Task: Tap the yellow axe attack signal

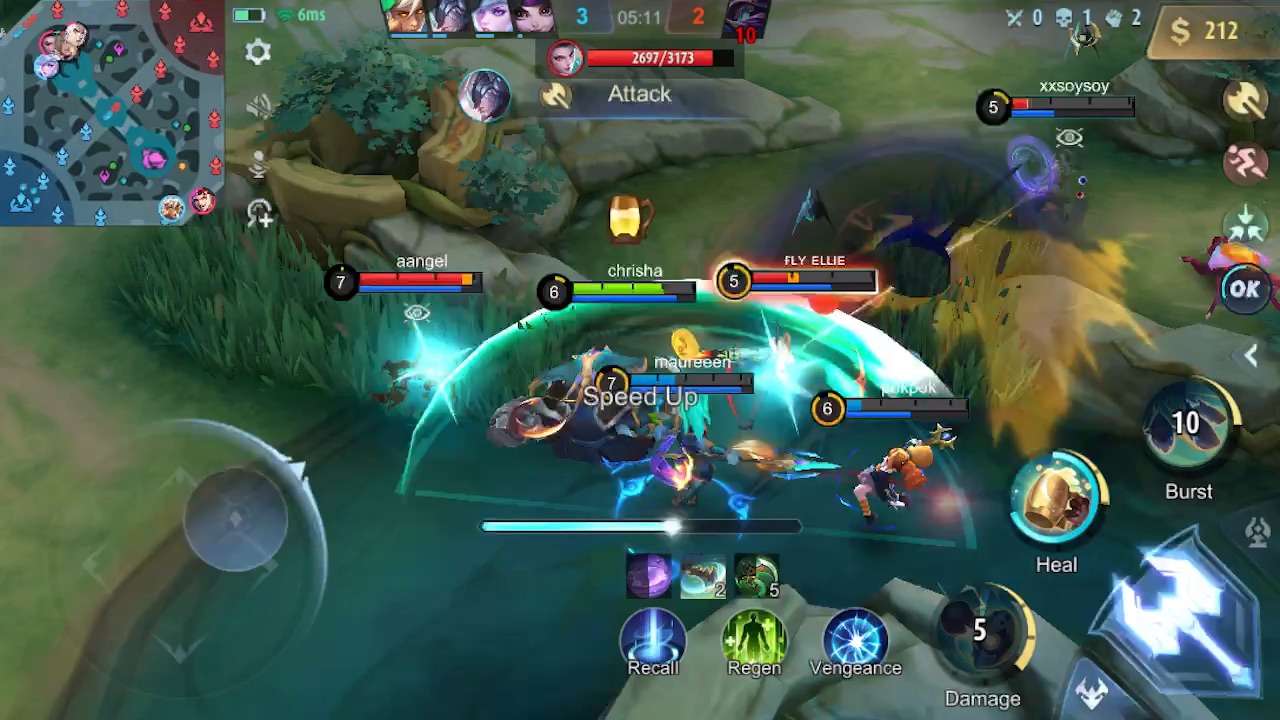Action: tap(1245, 100)
